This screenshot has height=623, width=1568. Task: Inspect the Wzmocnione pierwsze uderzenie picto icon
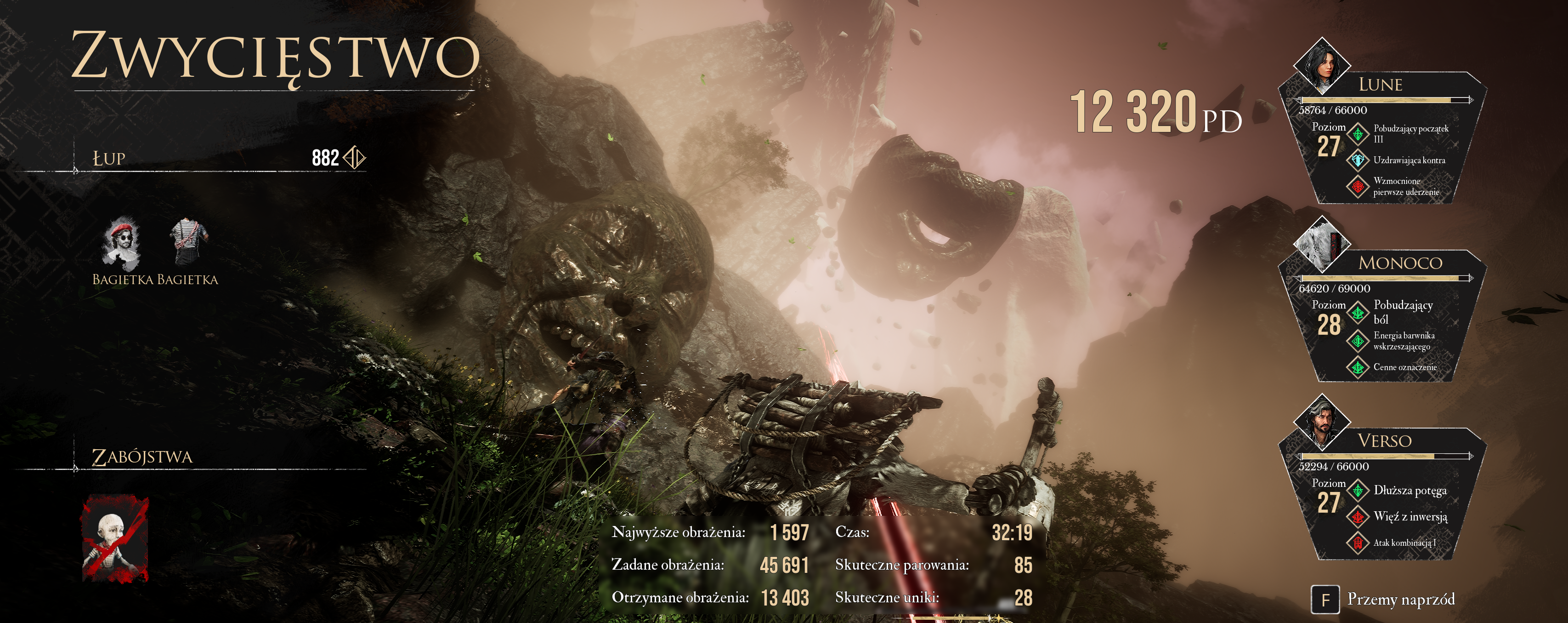tap(1358, 186)
